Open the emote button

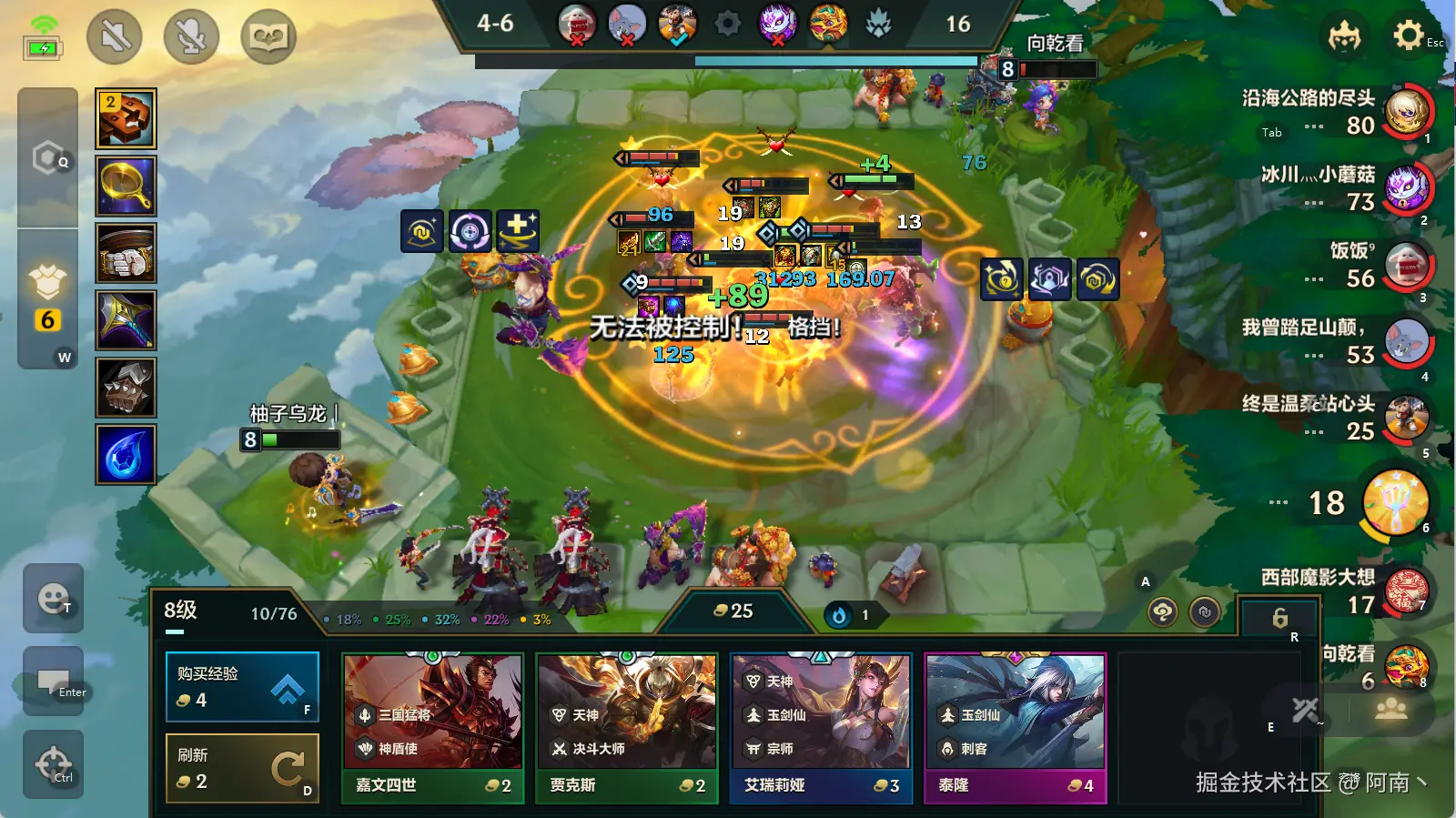pos(53,598)
